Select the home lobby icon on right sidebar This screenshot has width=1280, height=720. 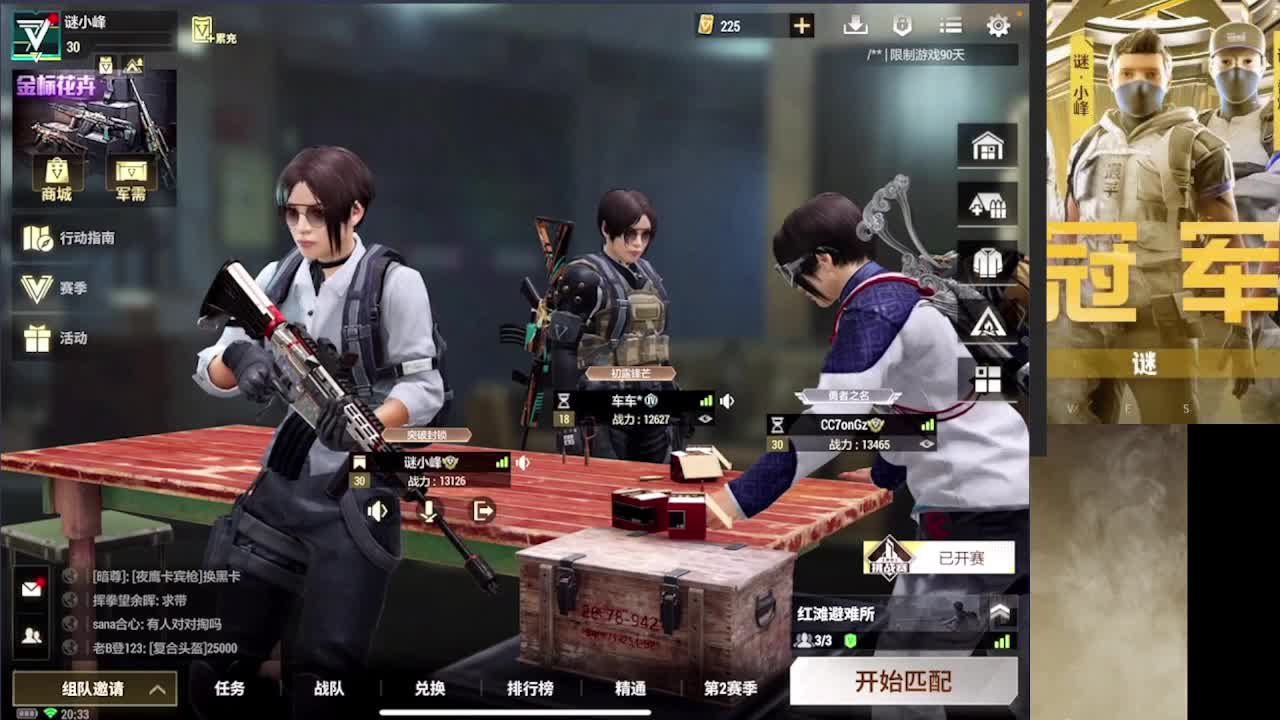[x=988, y=145]
